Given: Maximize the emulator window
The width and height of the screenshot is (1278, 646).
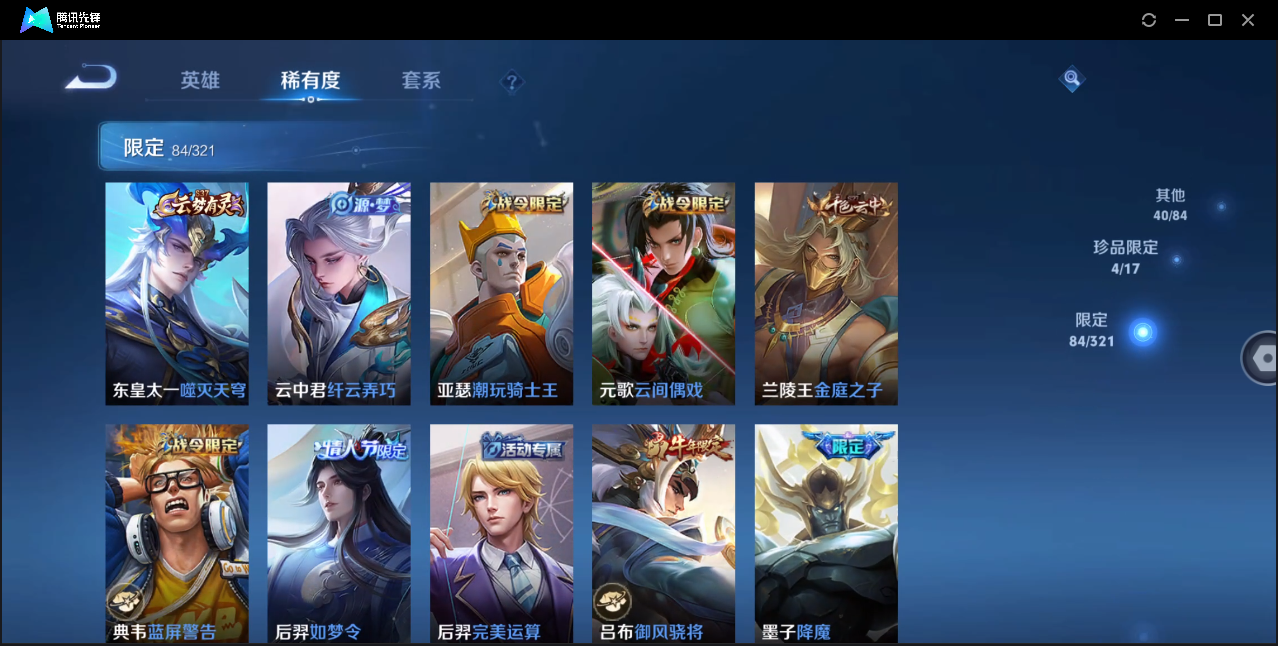Looking at the screenshot, I should click(x=1215, y=20).
